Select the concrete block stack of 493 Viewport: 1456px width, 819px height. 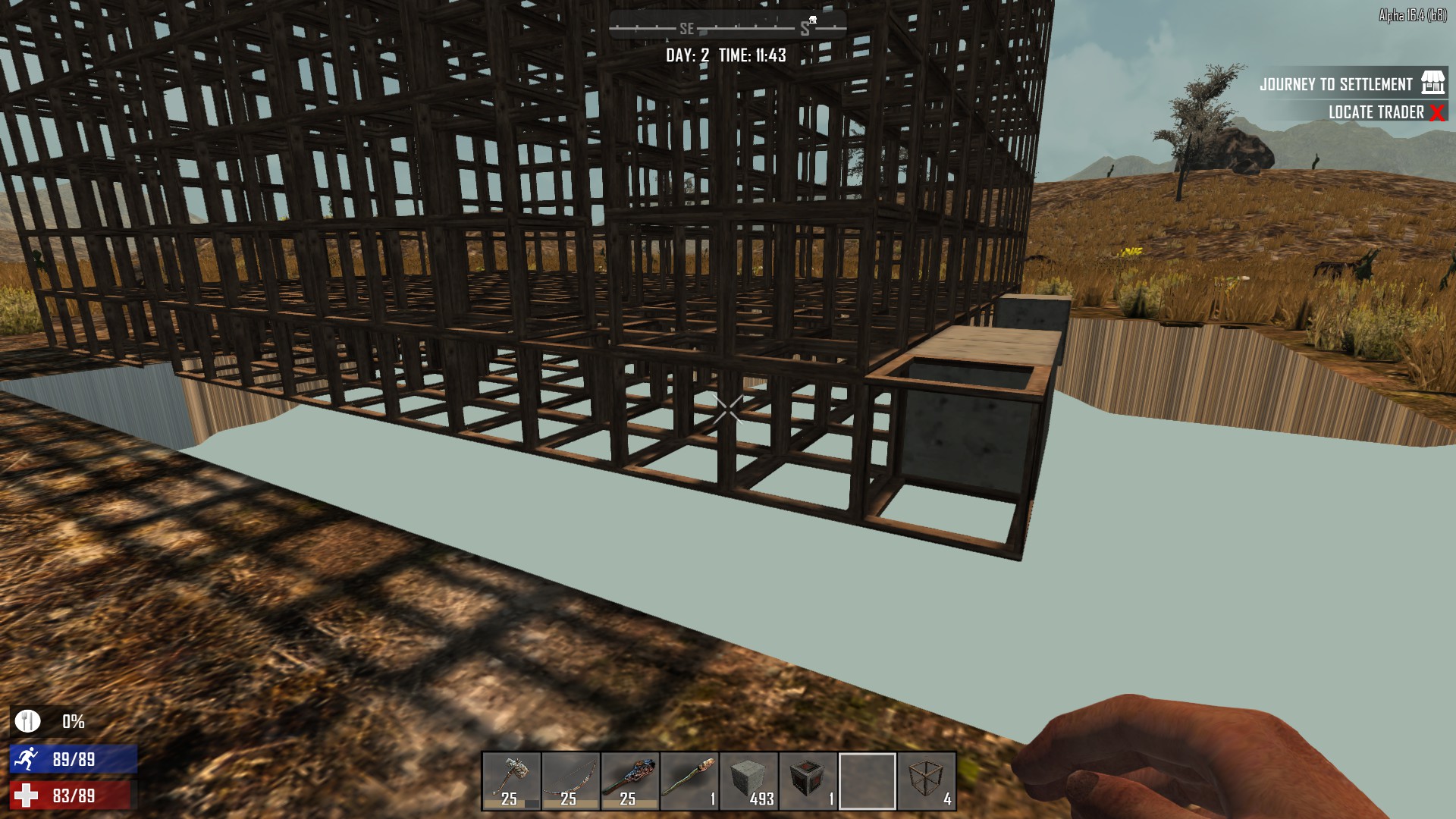coord(748,781)
